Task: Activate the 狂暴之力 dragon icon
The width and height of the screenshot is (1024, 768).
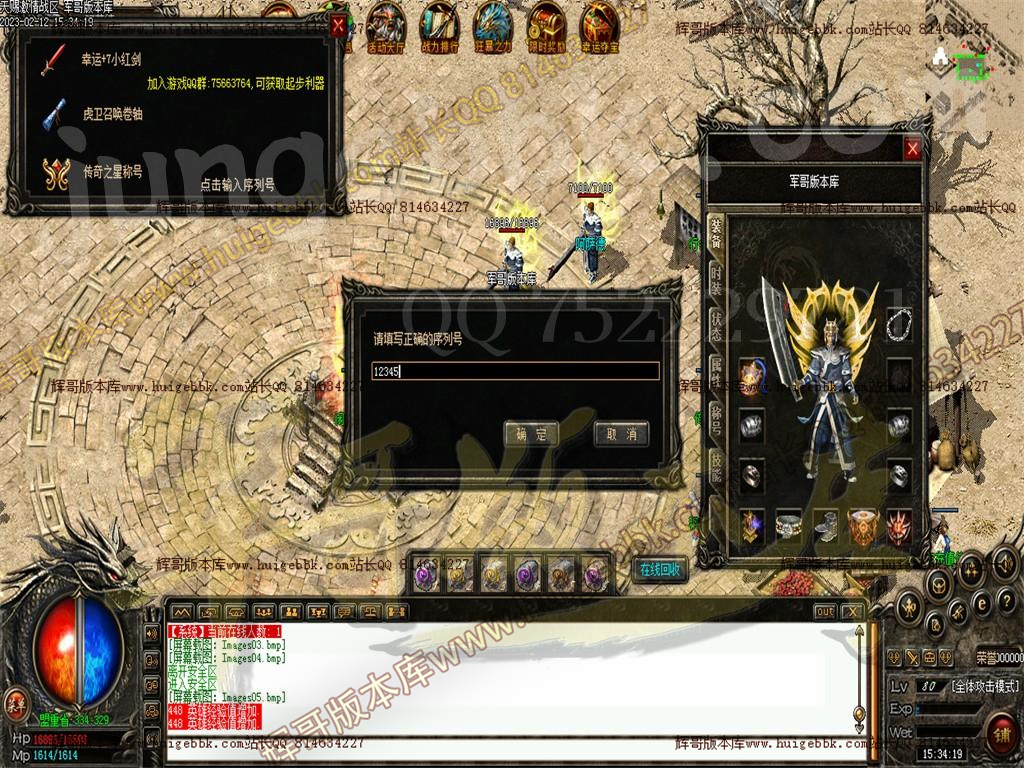Action: pos(492,24)
